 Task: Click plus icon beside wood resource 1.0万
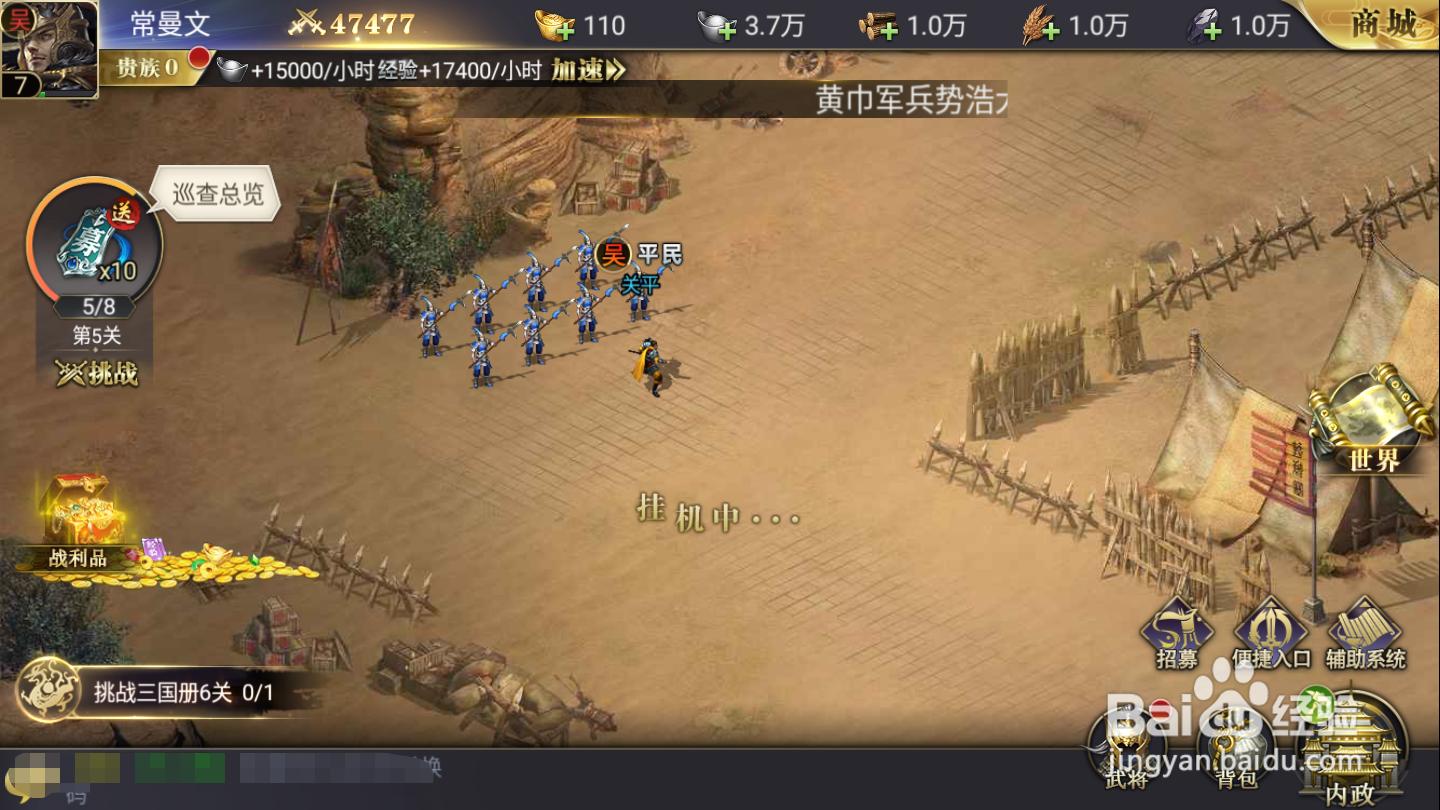click(x=889, y=28)
